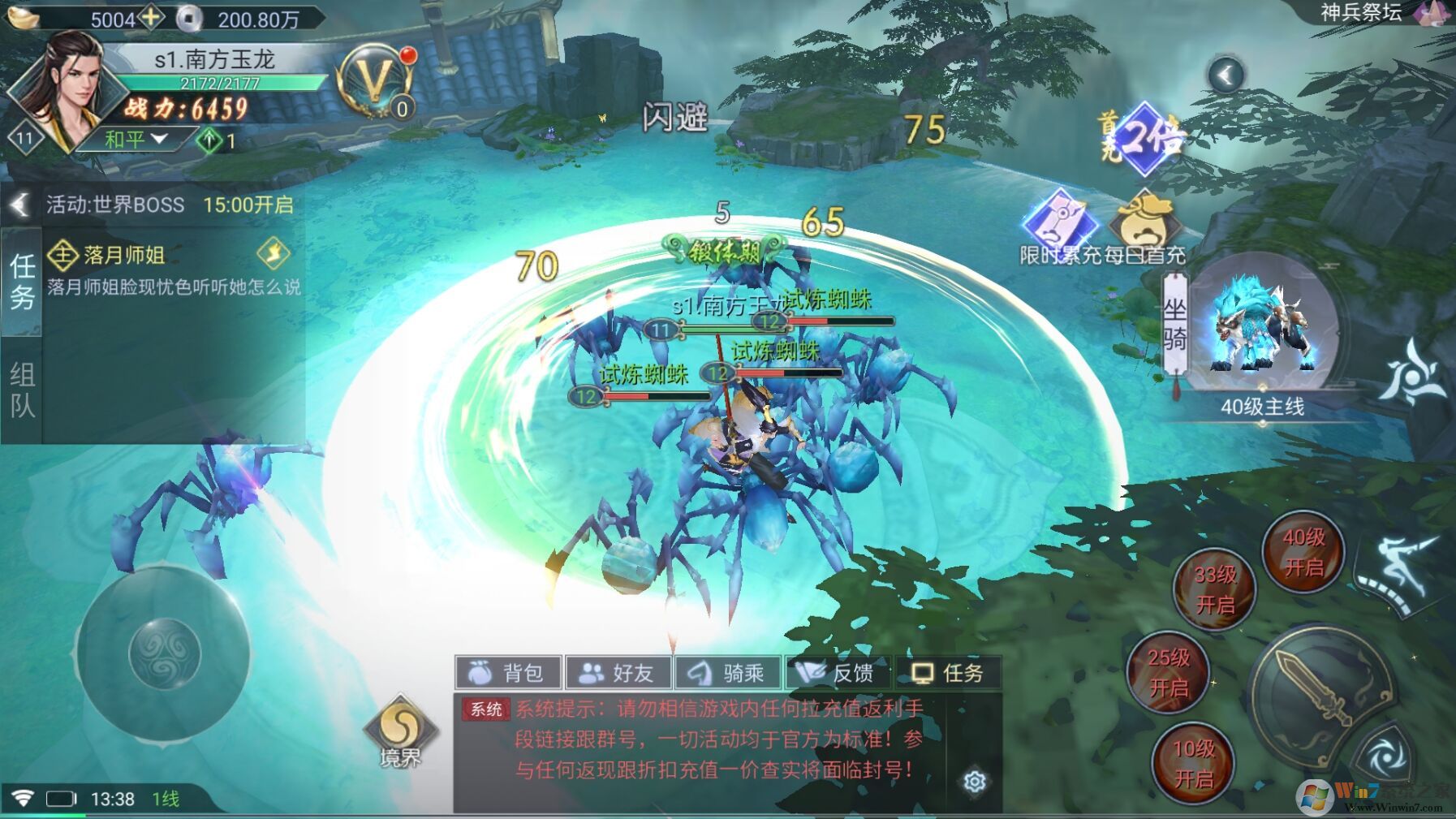Open the 和平 combat mode dropdown

[136, 140]
